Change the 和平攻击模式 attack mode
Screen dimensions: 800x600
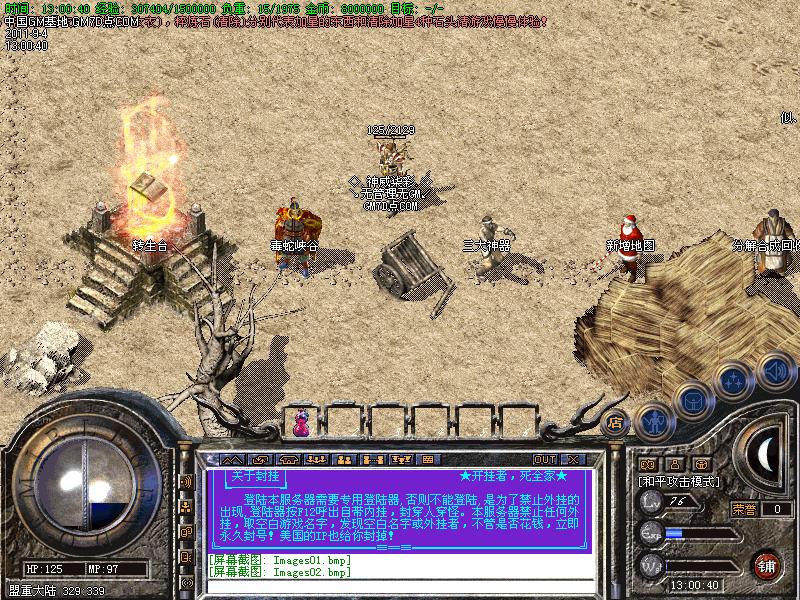point(679,481)
